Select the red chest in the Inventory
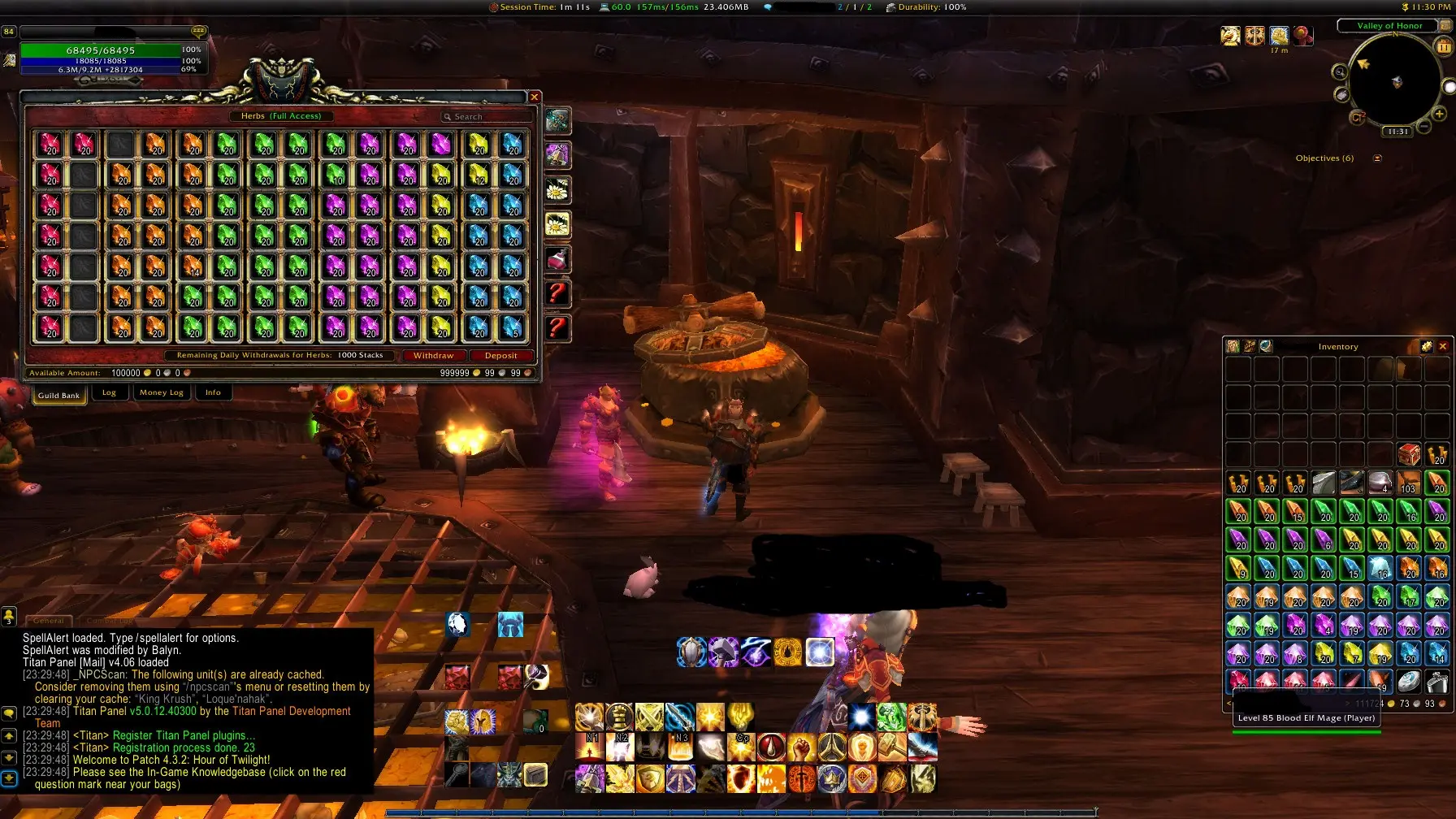The height and width of the screenshot is (819, 1456). pyautogui.click(x=1409, y=454)
